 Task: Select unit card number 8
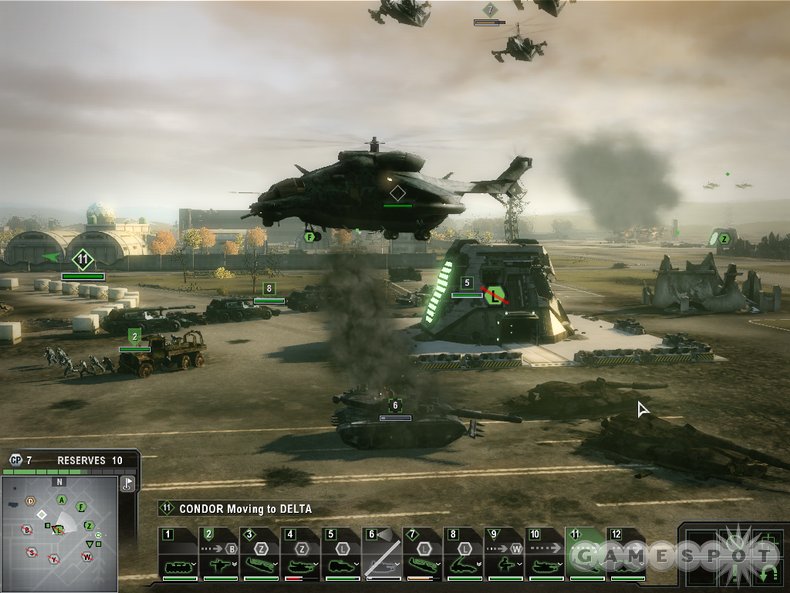[x=463, y=555]
